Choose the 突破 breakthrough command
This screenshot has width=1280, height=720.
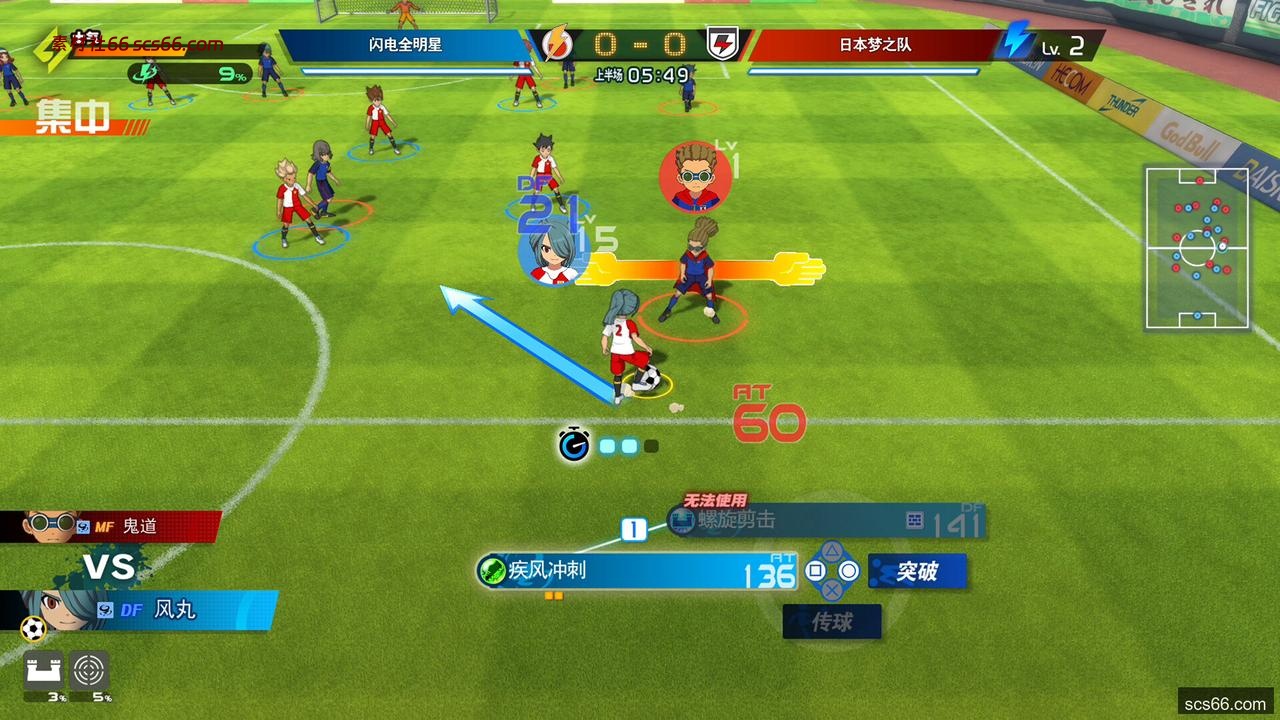click(917, 571)
